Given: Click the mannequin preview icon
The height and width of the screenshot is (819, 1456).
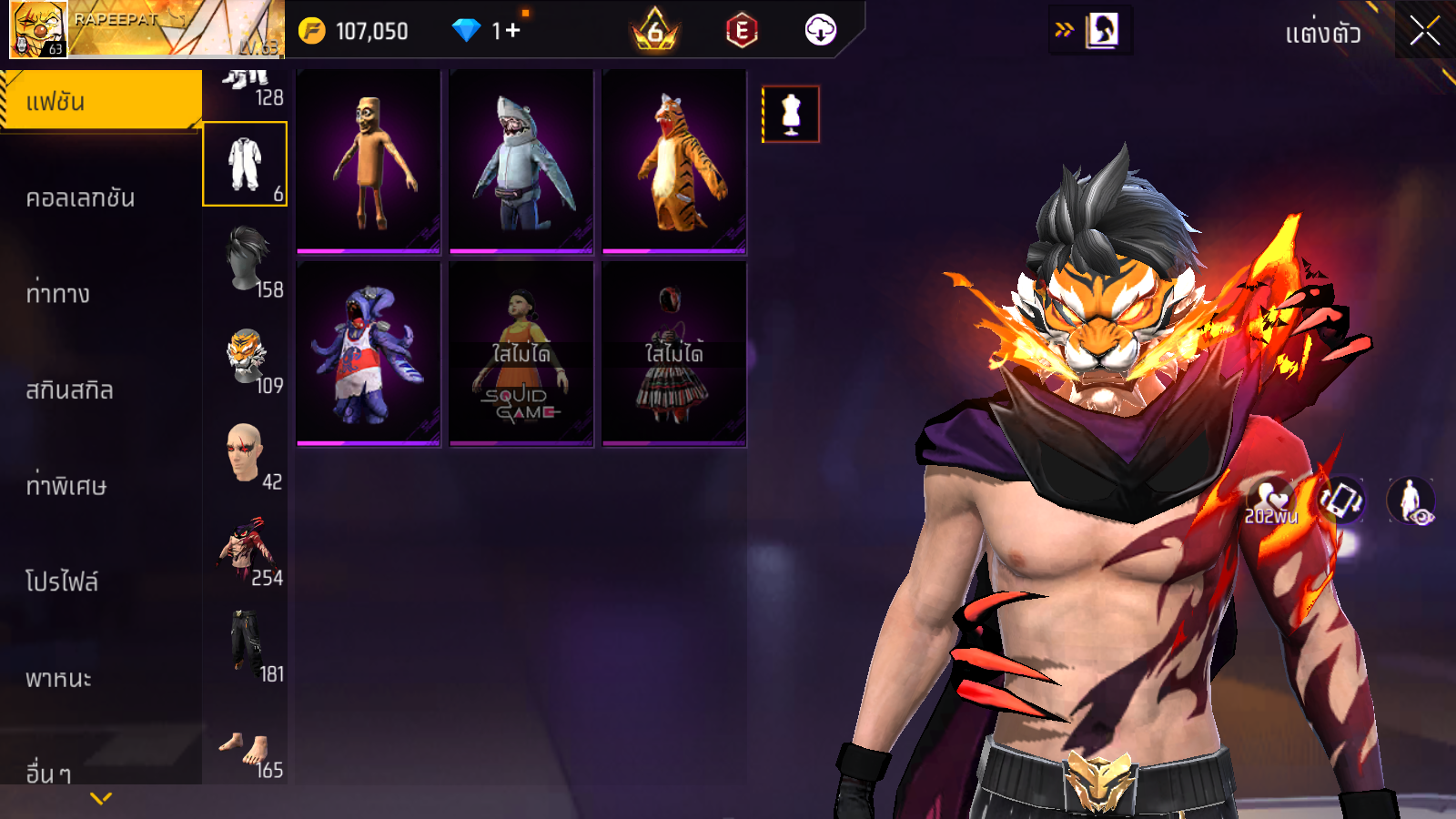Looking at the screenshot, I should (791, 115).
